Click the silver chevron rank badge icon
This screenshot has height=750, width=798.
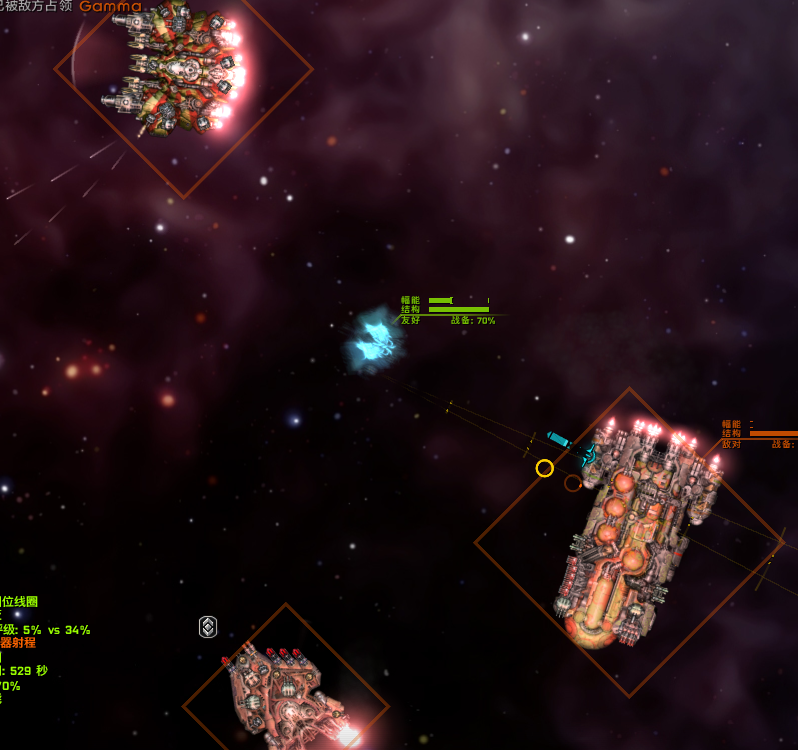tap(208, 627)
